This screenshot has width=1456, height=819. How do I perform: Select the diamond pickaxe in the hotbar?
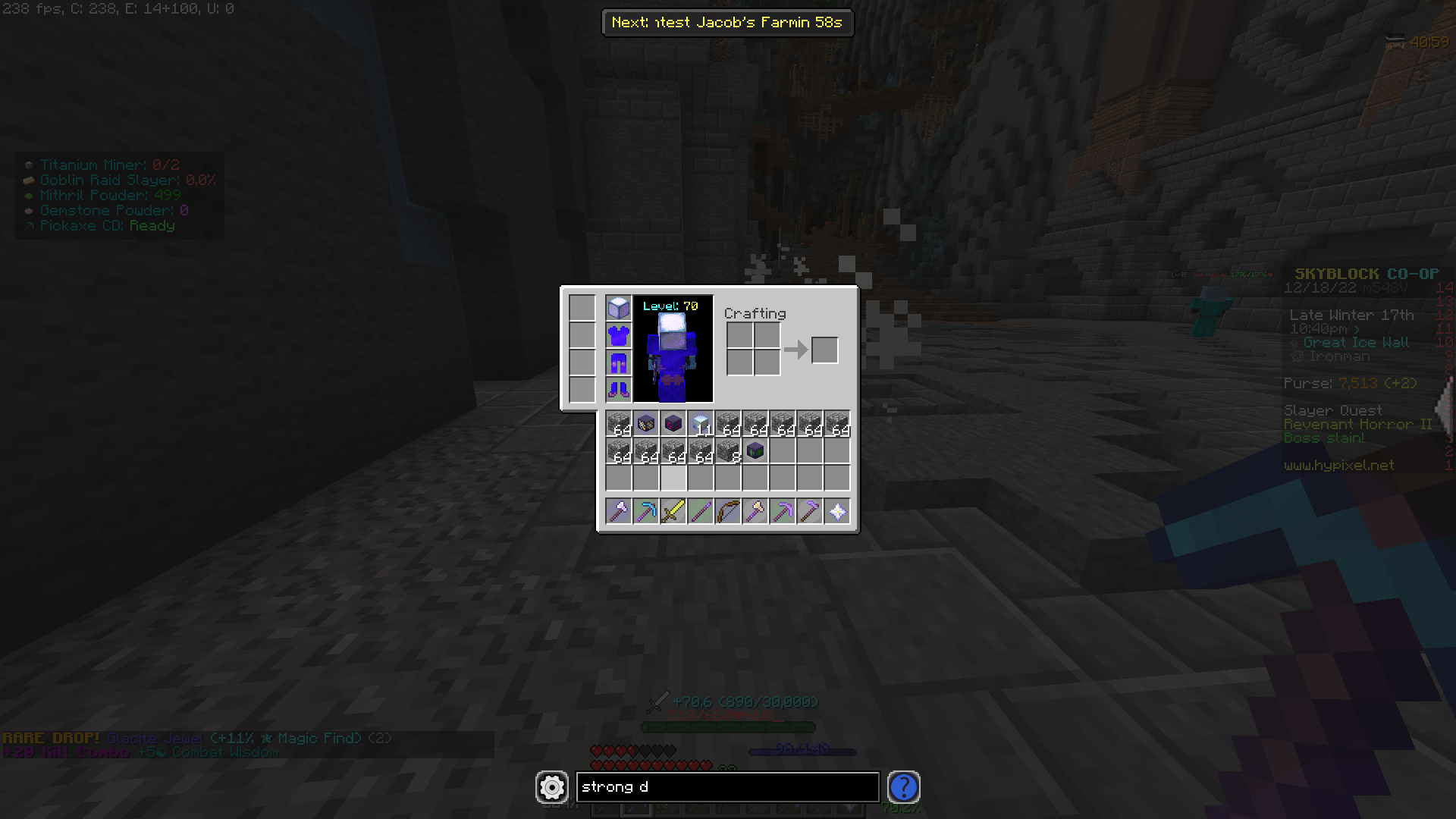click(x=645, y=510)
